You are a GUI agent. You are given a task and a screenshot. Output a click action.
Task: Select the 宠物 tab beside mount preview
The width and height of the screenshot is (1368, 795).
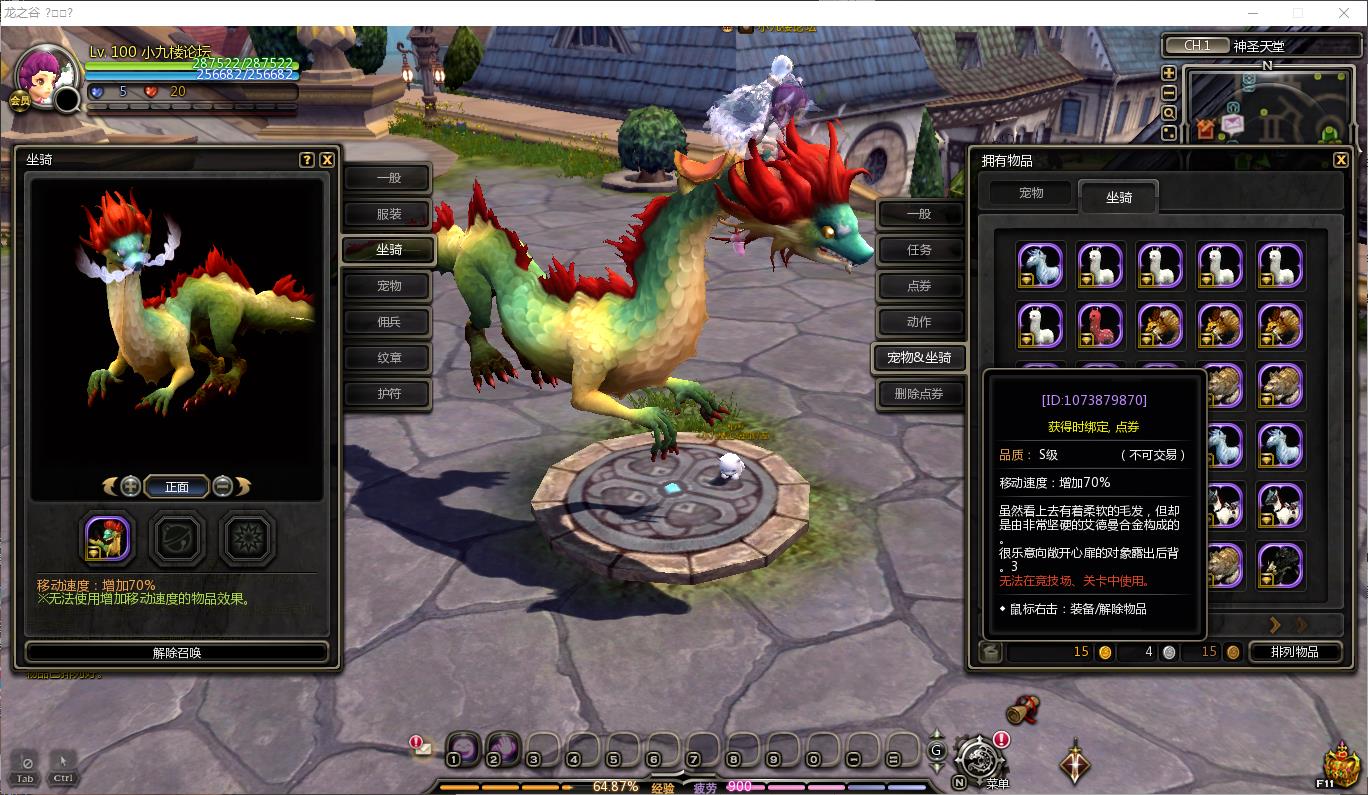pyautogui.click(x=388, y=286)
